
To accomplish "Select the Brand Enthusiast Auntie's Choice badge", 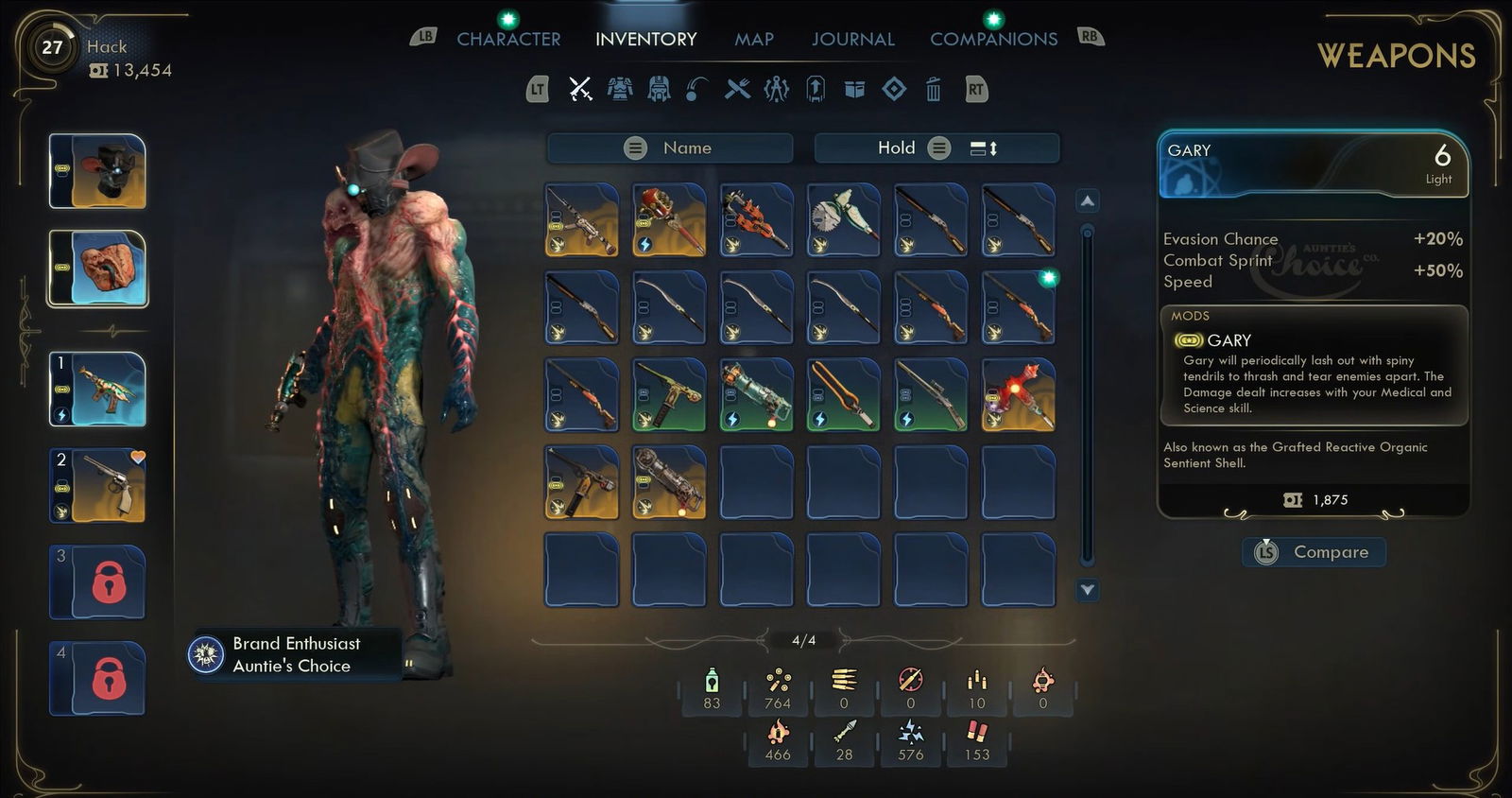I will (x=283, y=654).
